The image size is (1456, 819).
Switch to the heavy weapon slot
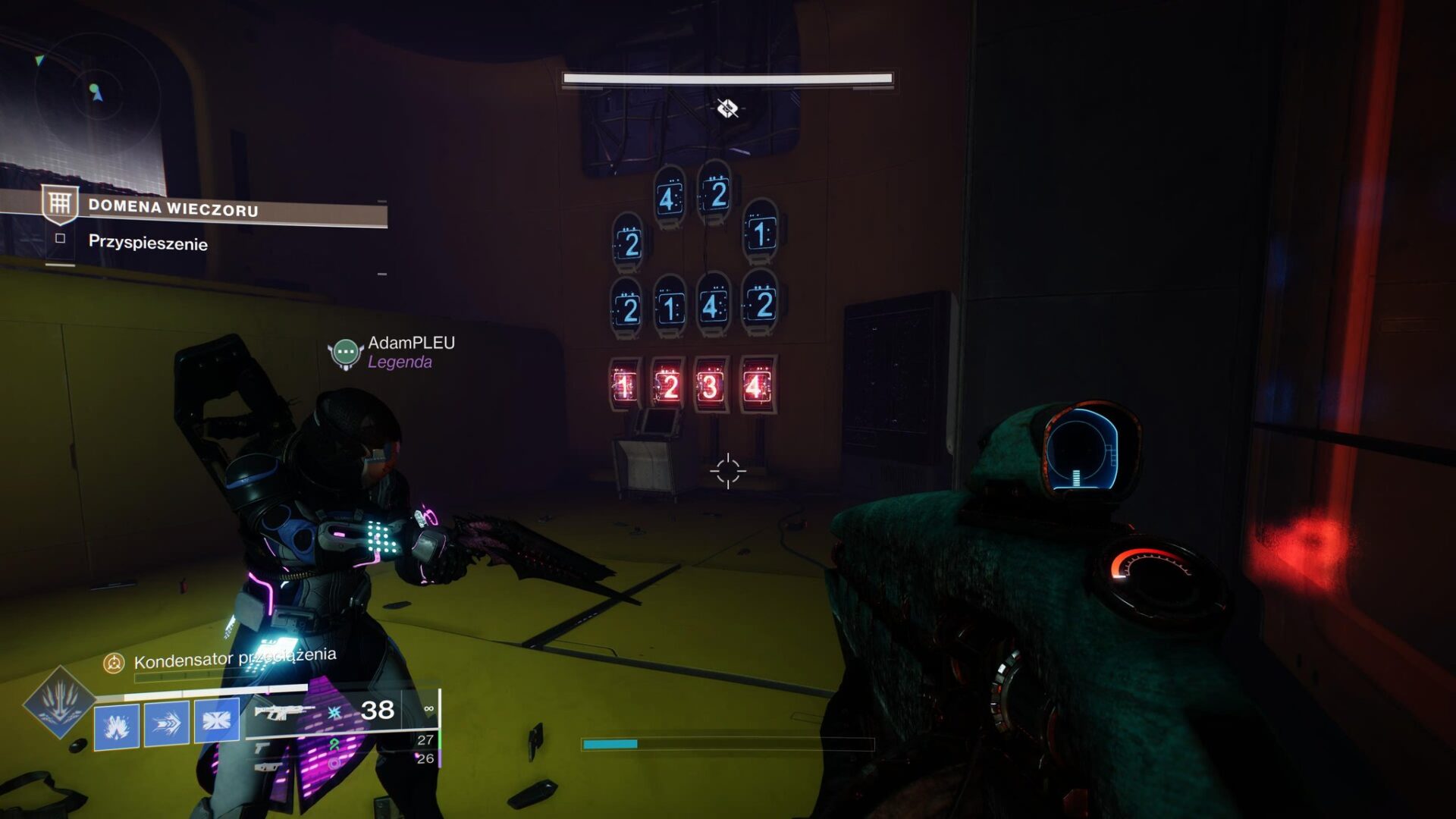pyautogui.click(x=263, y=767)
